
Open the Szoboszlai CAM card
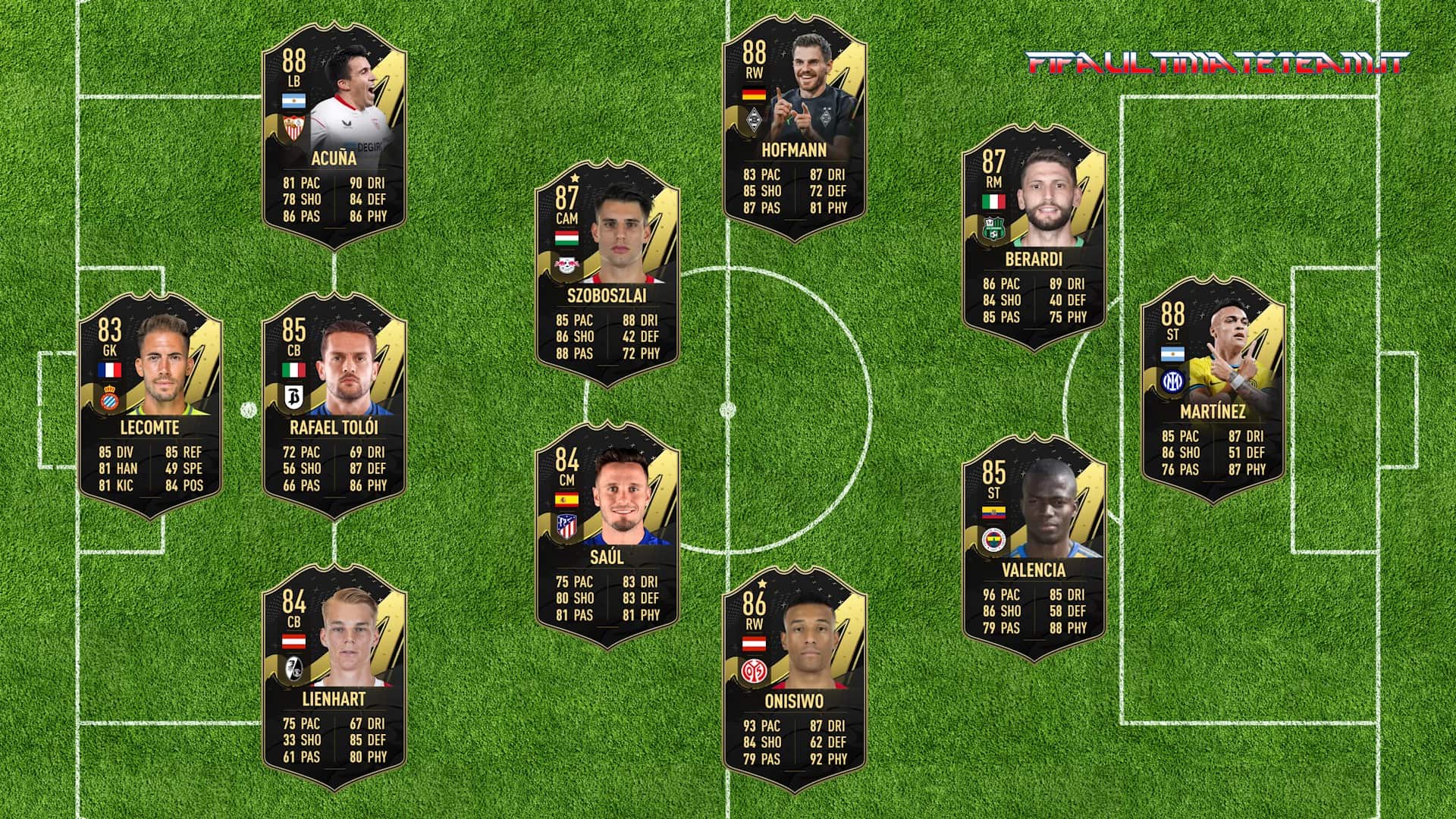pos(607,273)
